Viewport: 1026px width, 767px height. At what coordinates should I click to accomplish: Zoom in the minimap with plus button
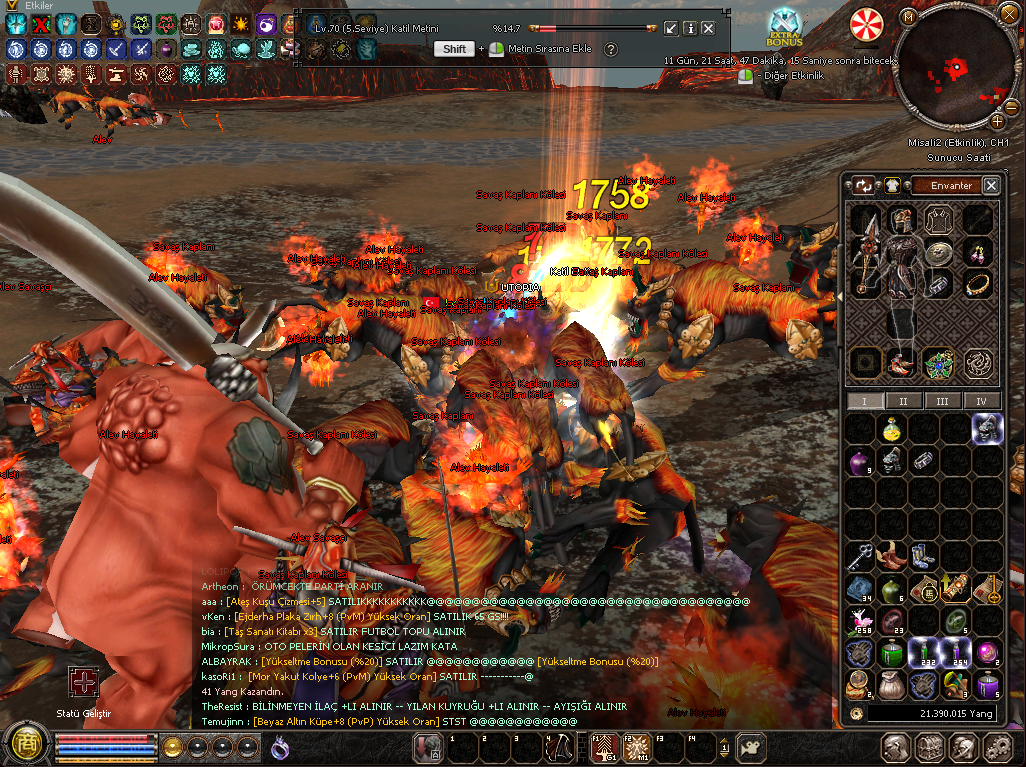tap(997, 121)
